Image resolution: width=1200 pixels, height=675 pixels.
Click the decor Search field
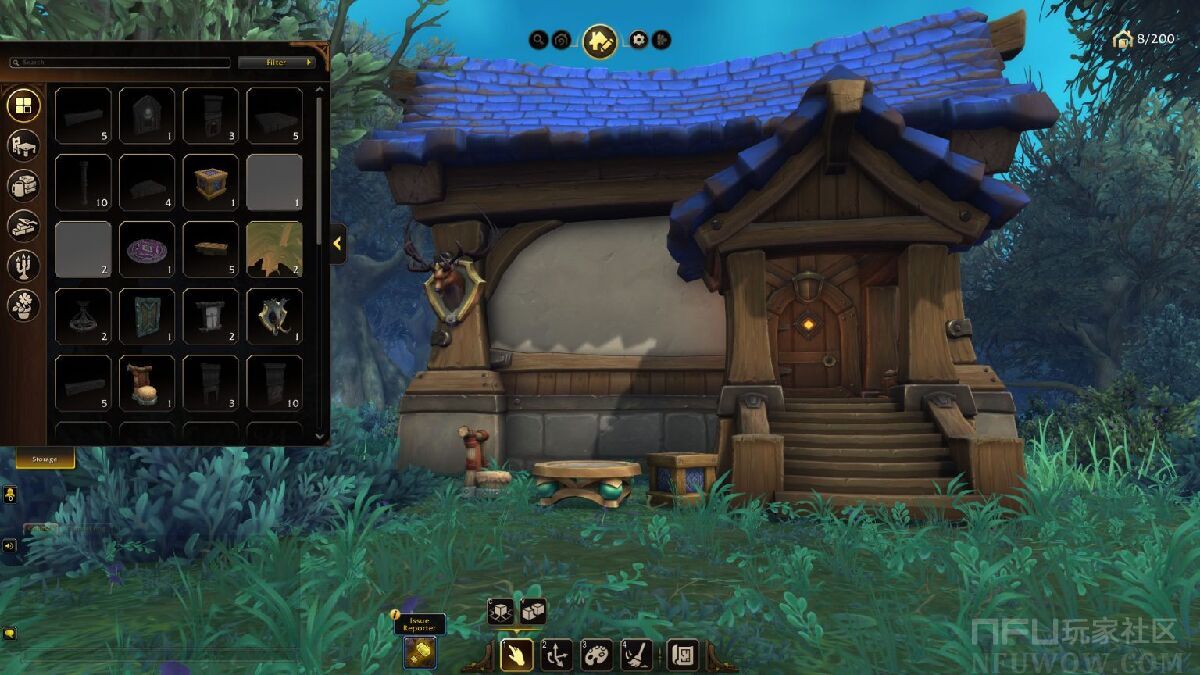coord(120,62)
